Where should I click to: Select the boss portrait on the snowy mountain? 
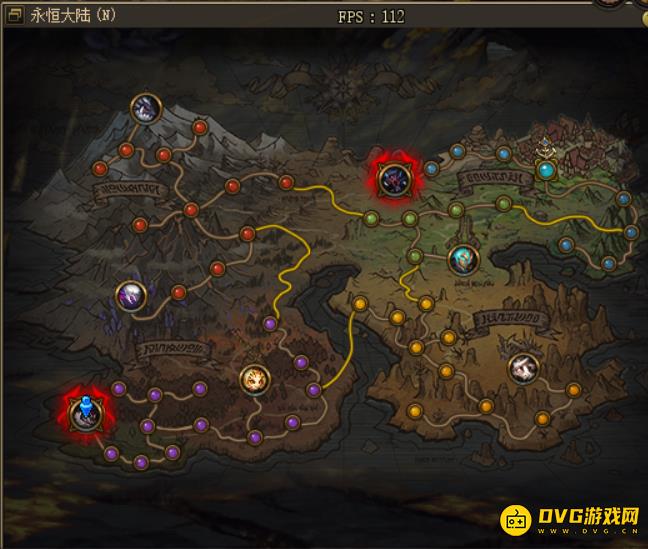tap(147, 107)
